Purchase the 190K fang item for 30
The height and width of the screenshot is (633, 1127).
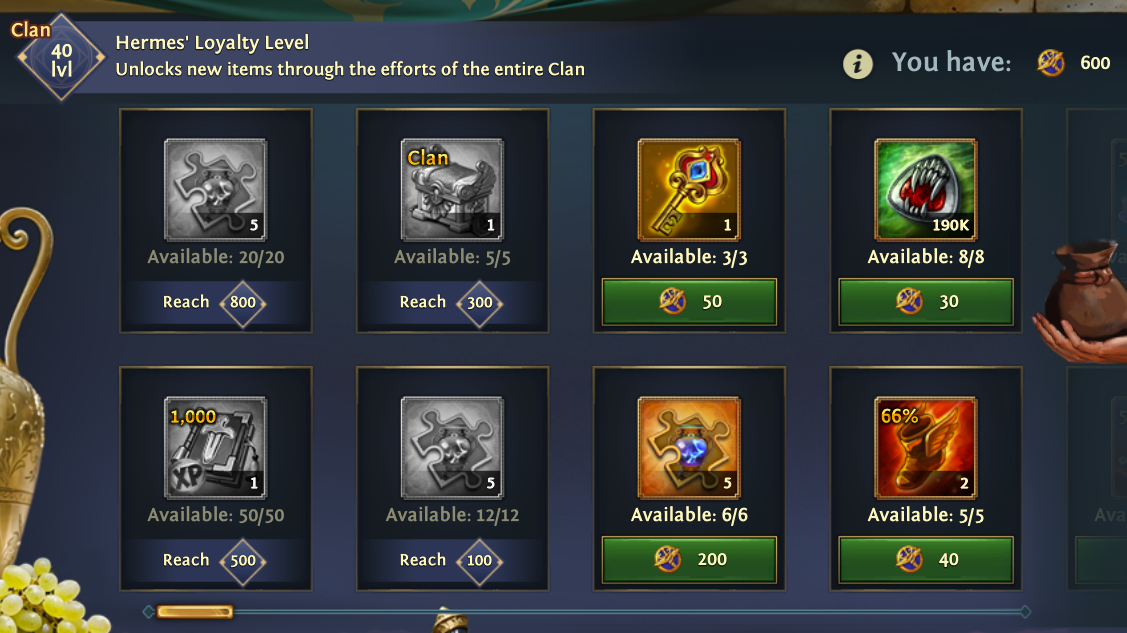(925, 301)
